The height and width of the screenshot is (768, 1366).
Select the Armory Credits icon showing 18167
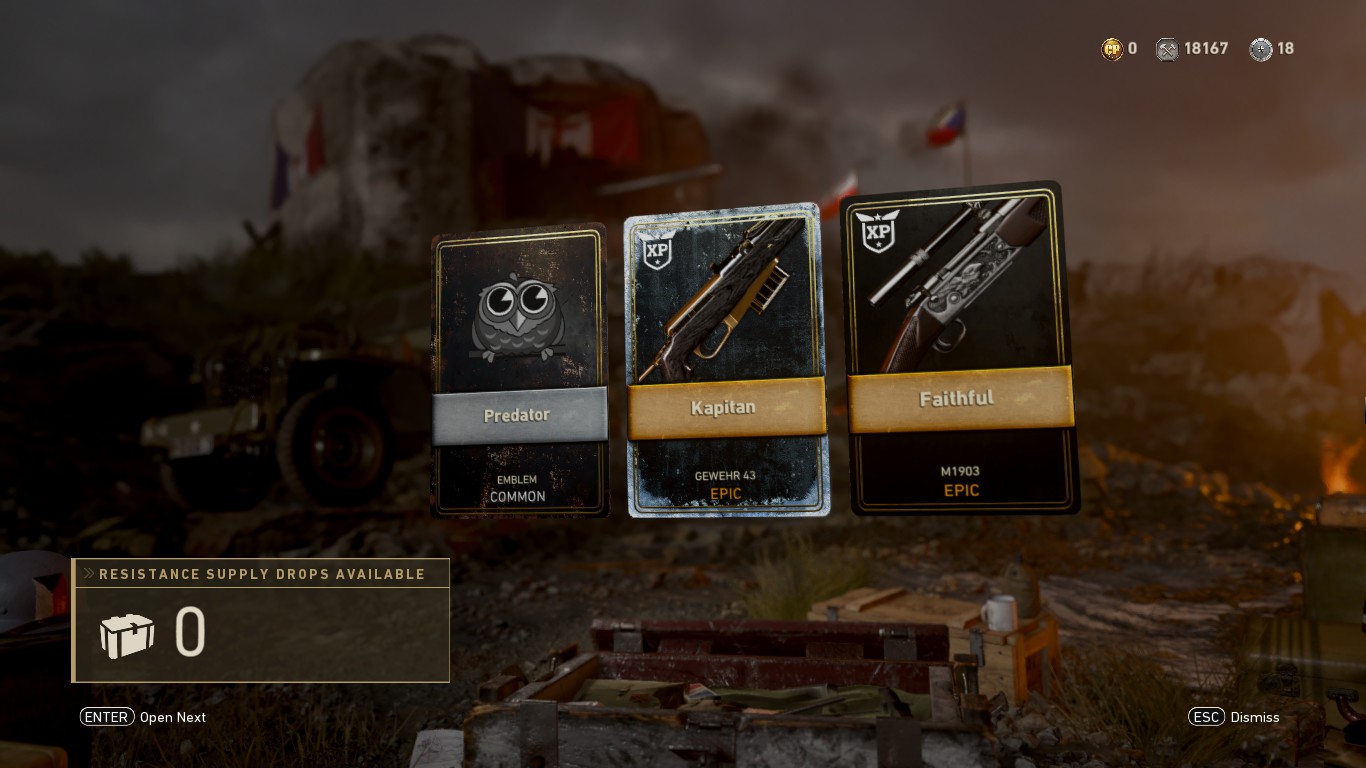tap(1167, 48)
